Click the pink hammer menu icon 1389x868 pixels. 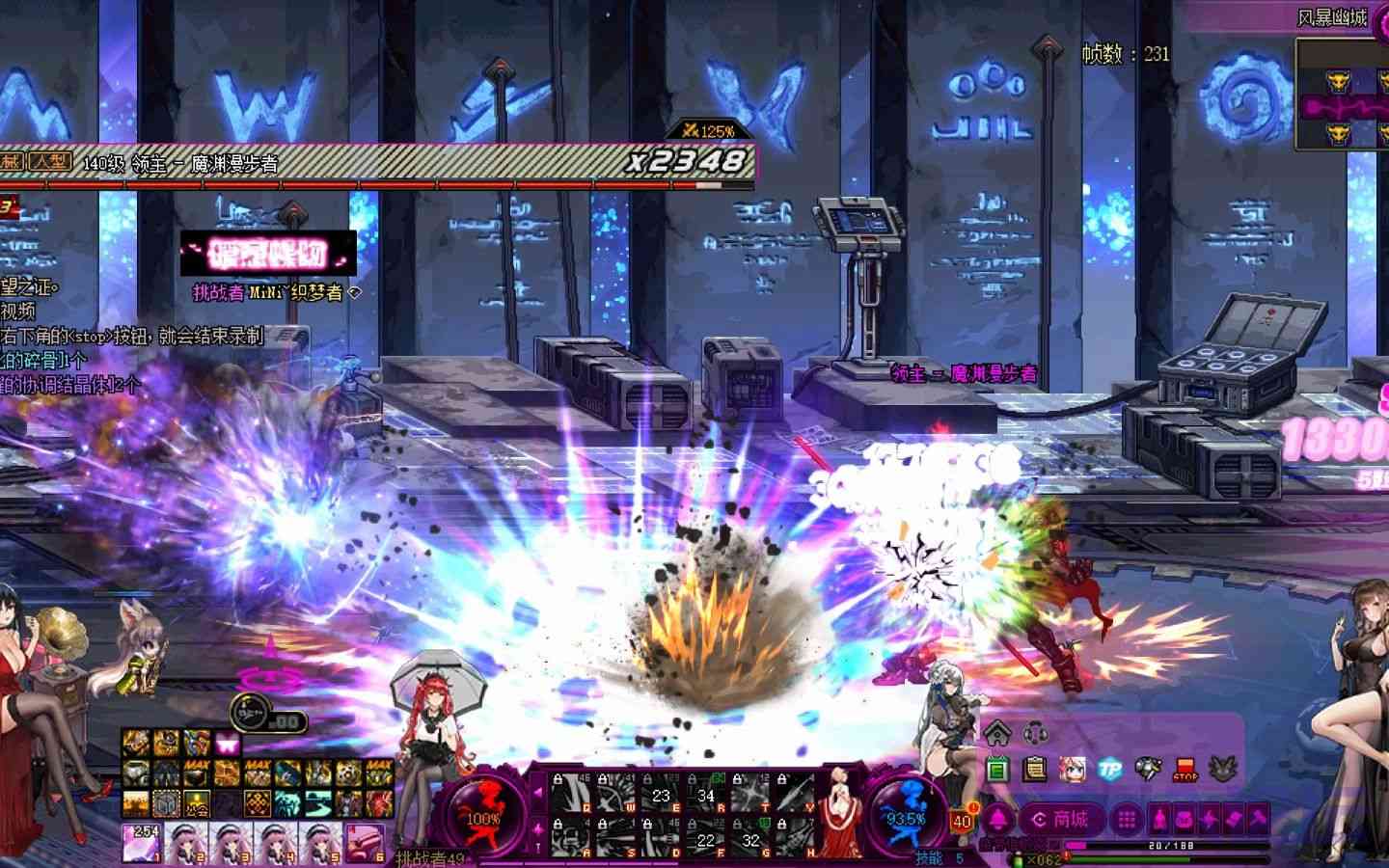(1258, 820)
